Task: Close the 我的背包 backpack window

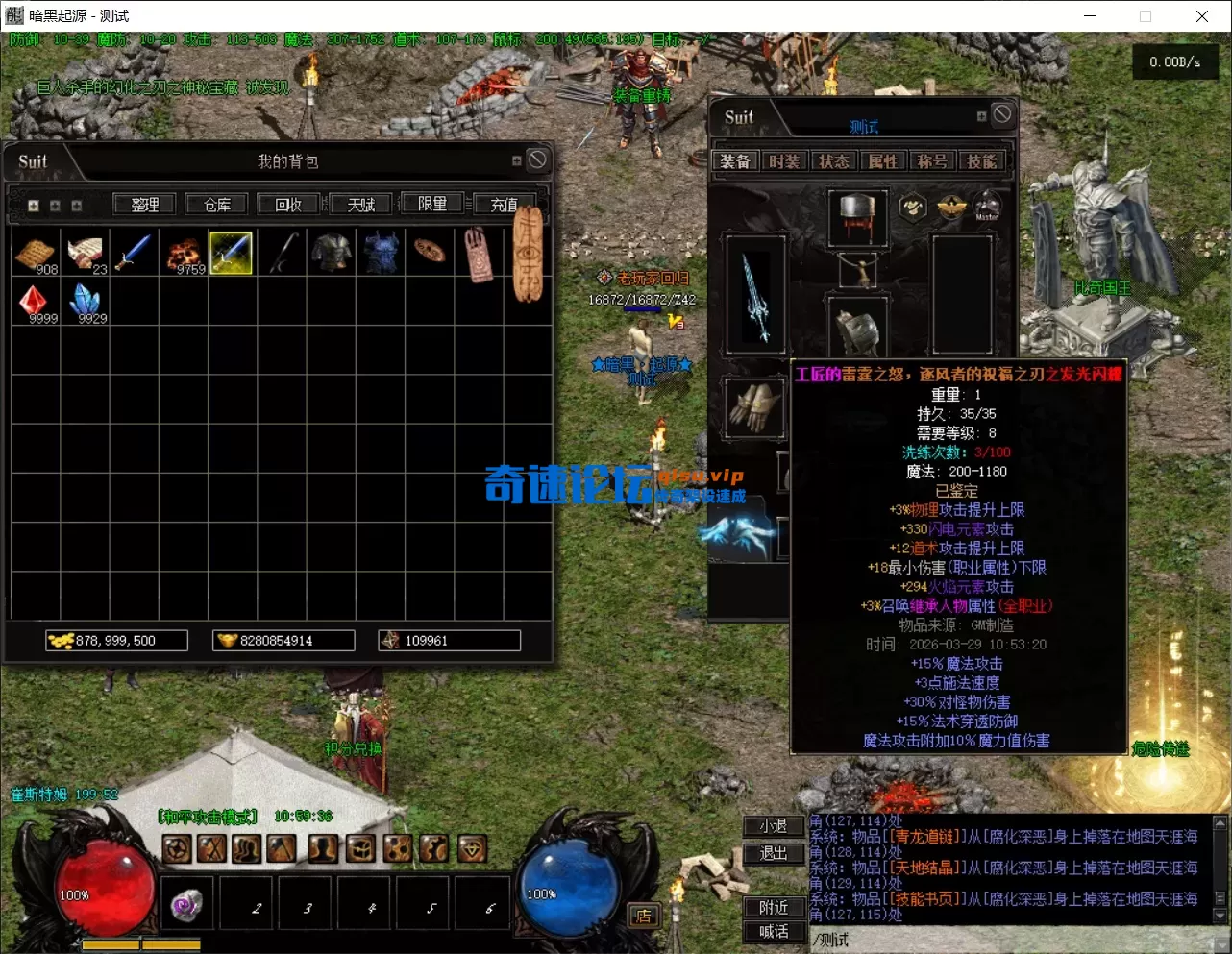Action: tap(537, 159)
